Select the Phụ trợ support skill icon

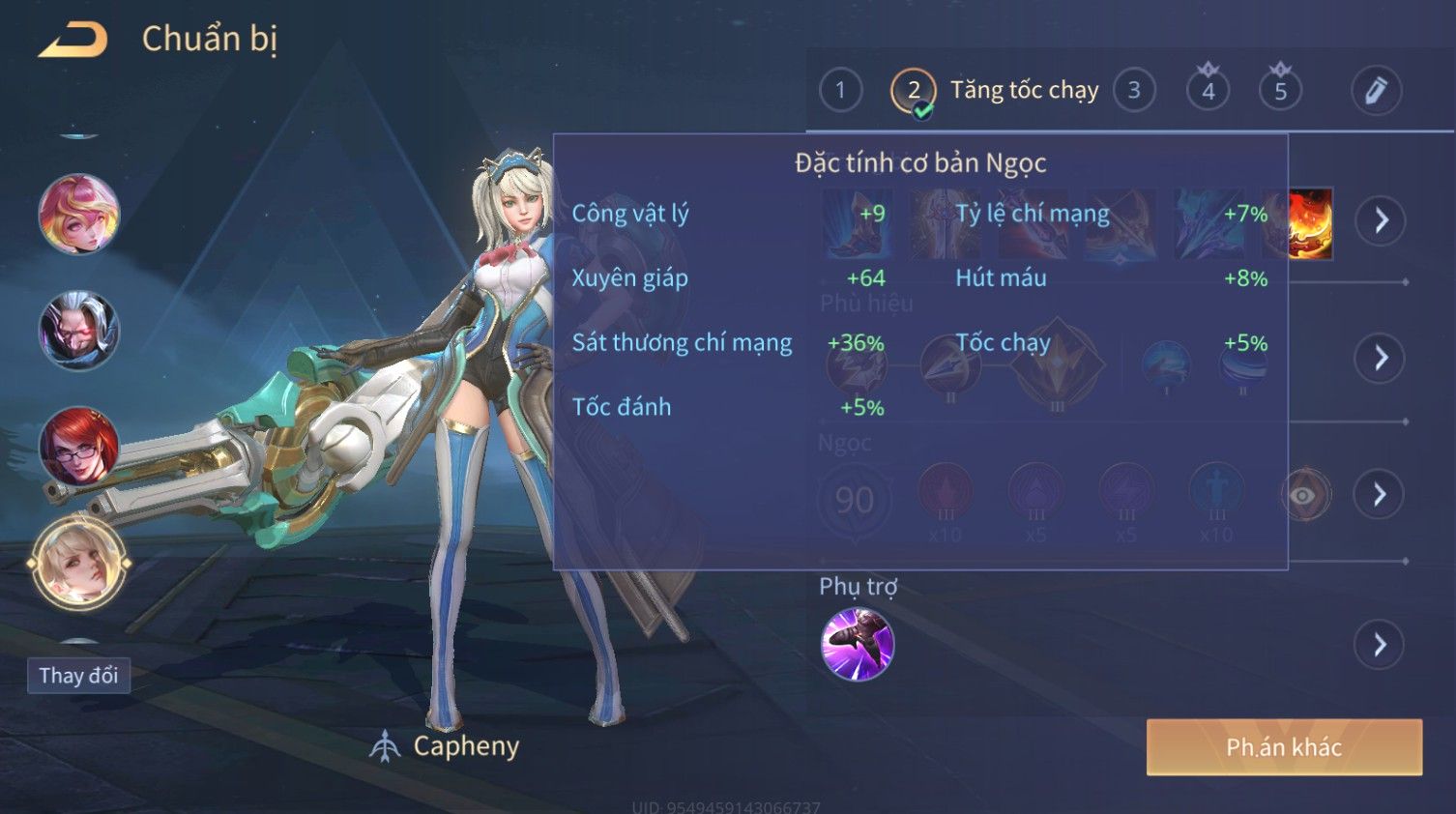coord(857,645)
